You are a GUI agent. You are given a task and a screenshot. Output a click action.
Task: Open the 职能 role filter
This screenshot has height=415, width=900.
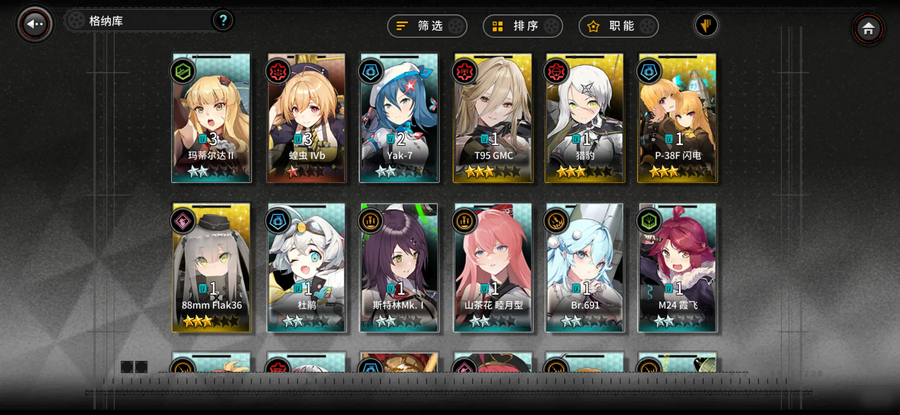click(618, 26)
